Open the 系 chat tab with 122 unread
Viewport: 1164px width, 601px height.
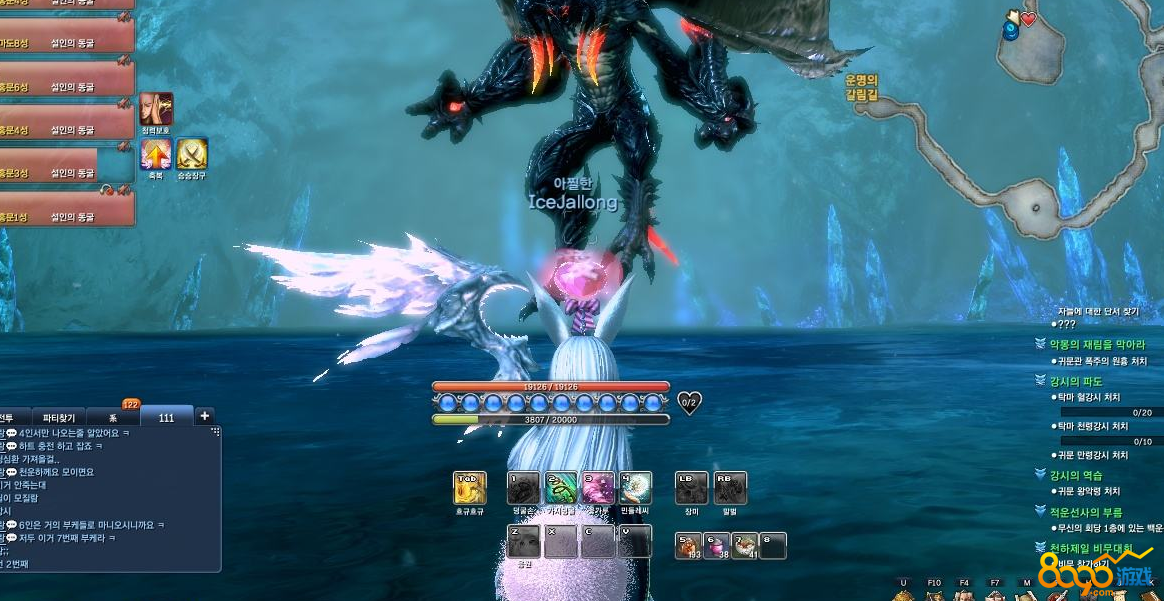click(113, 417)
